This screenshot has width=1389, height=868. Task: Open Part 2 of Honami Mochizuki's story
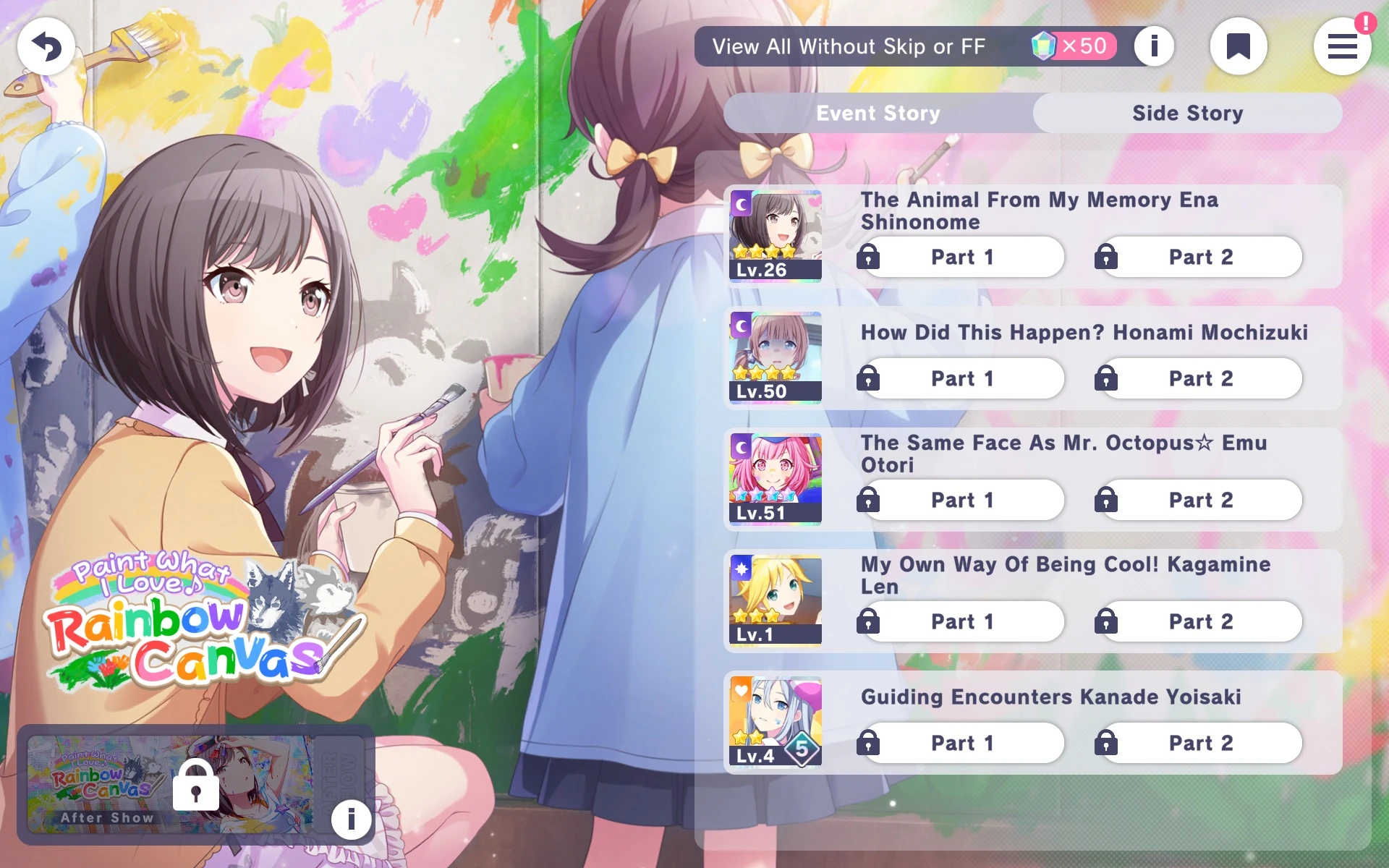click(1199, 378)
